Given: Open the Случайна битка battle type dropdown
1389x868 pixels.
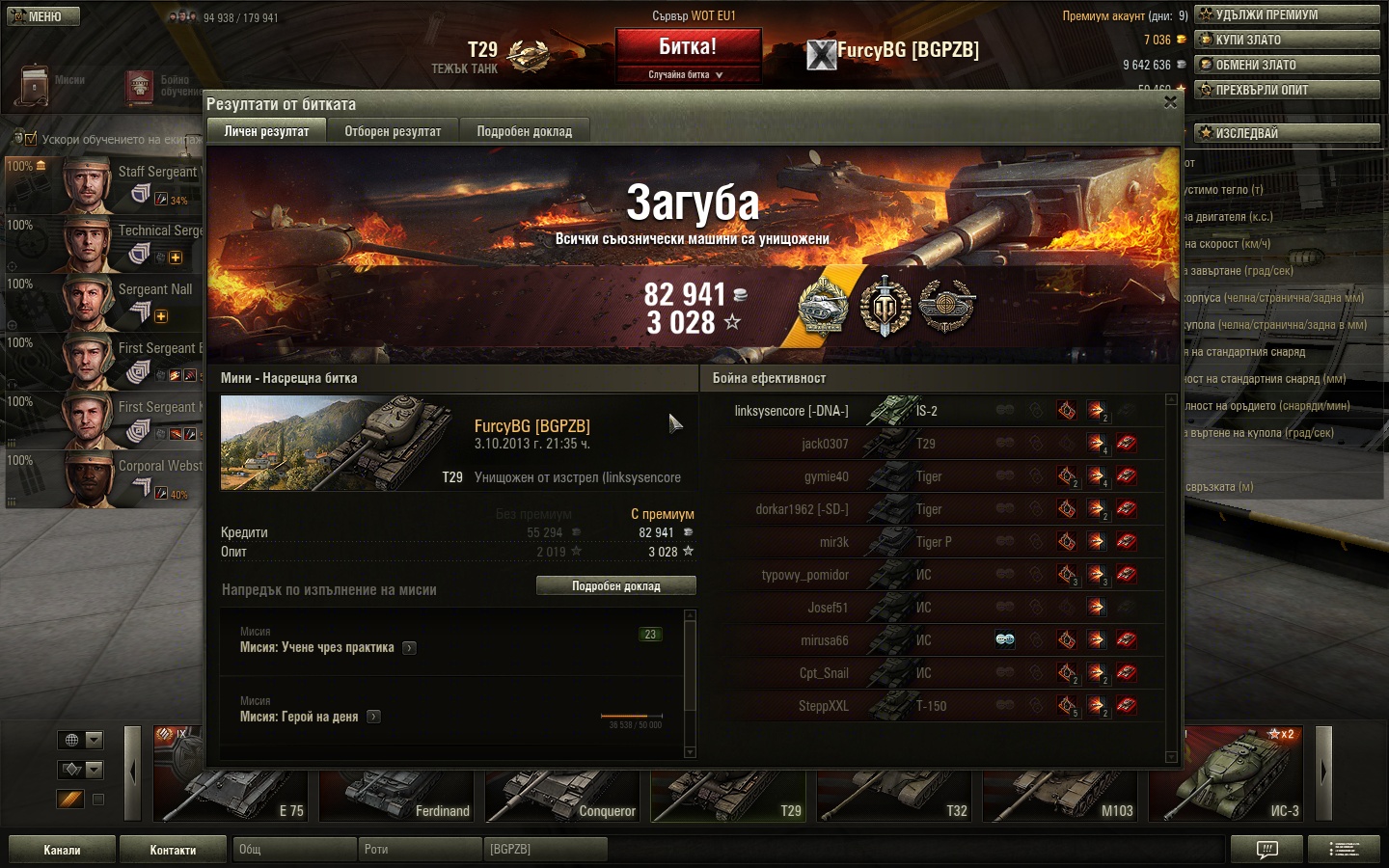Looking at the screenshot, I should point(687,75).
